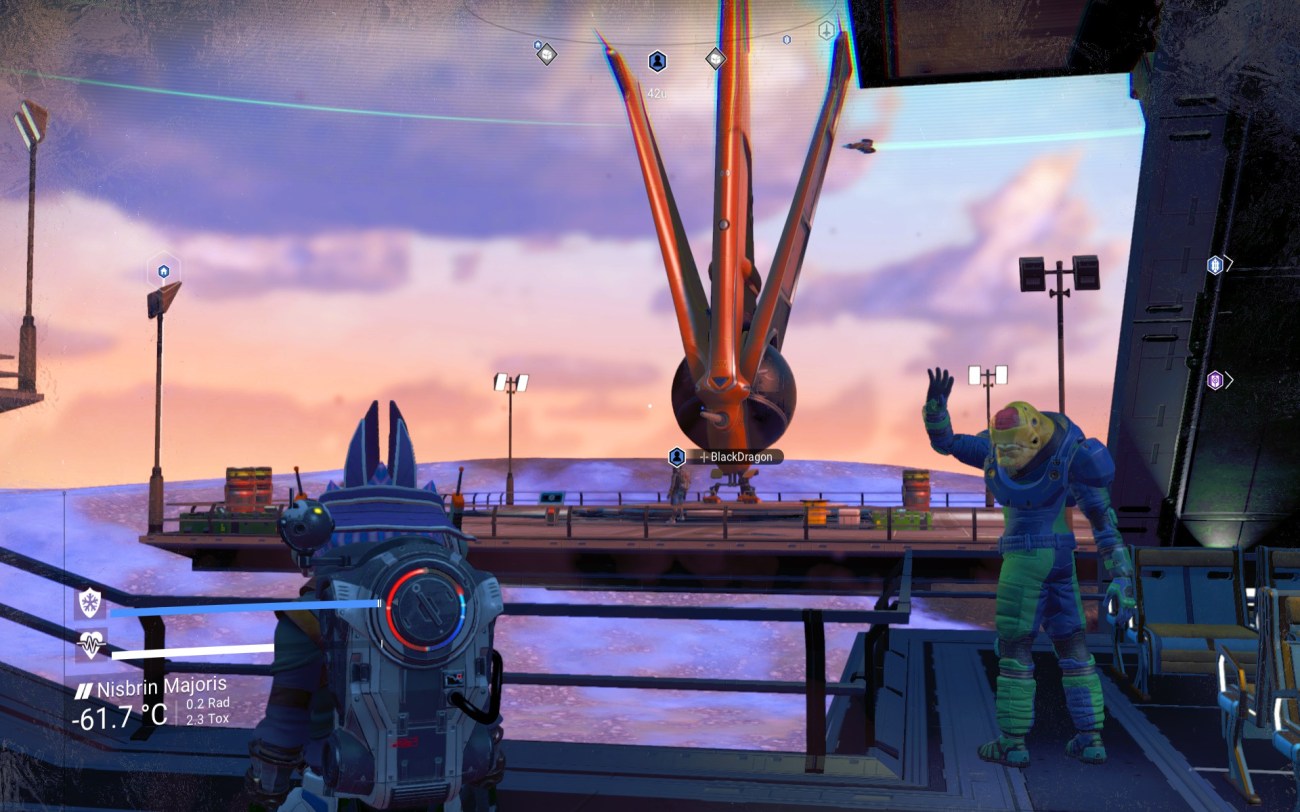
Task: Select the purple off-screen waypoint marker
Action: click(1214, 380)
